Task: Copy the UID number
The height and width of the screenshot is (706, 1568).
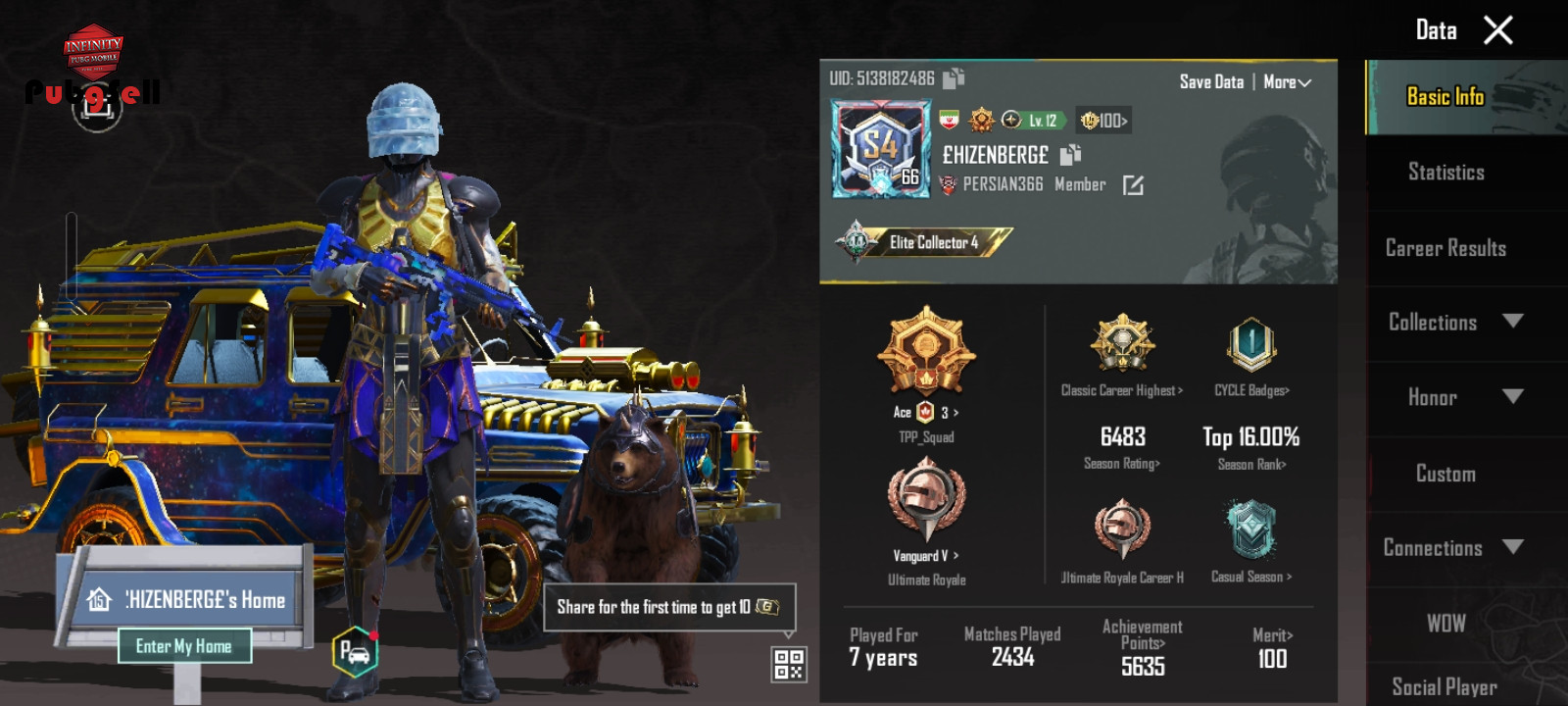Action: [954, 78]
